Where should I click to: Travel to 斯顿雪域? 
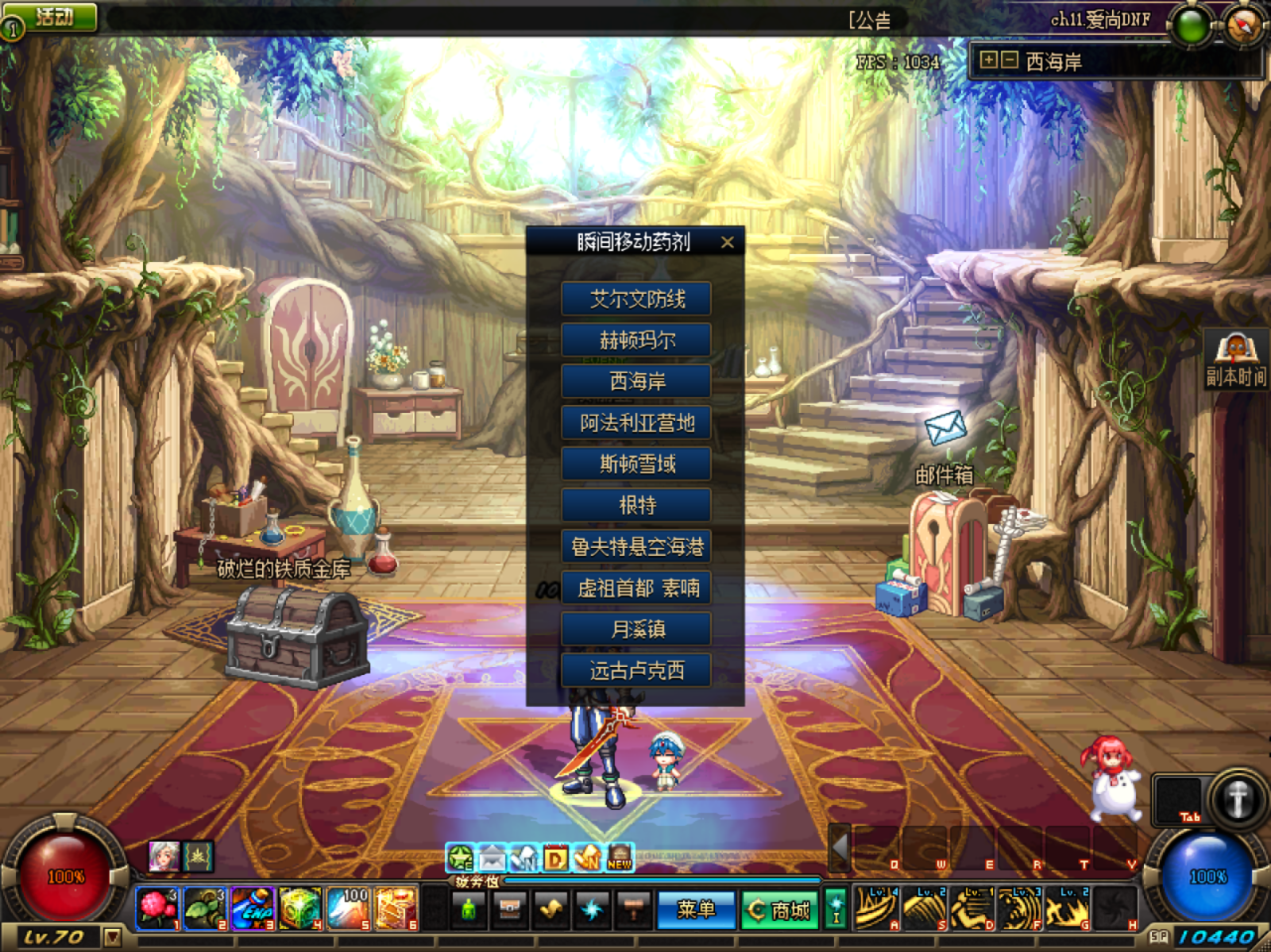(x=636, y=464)
